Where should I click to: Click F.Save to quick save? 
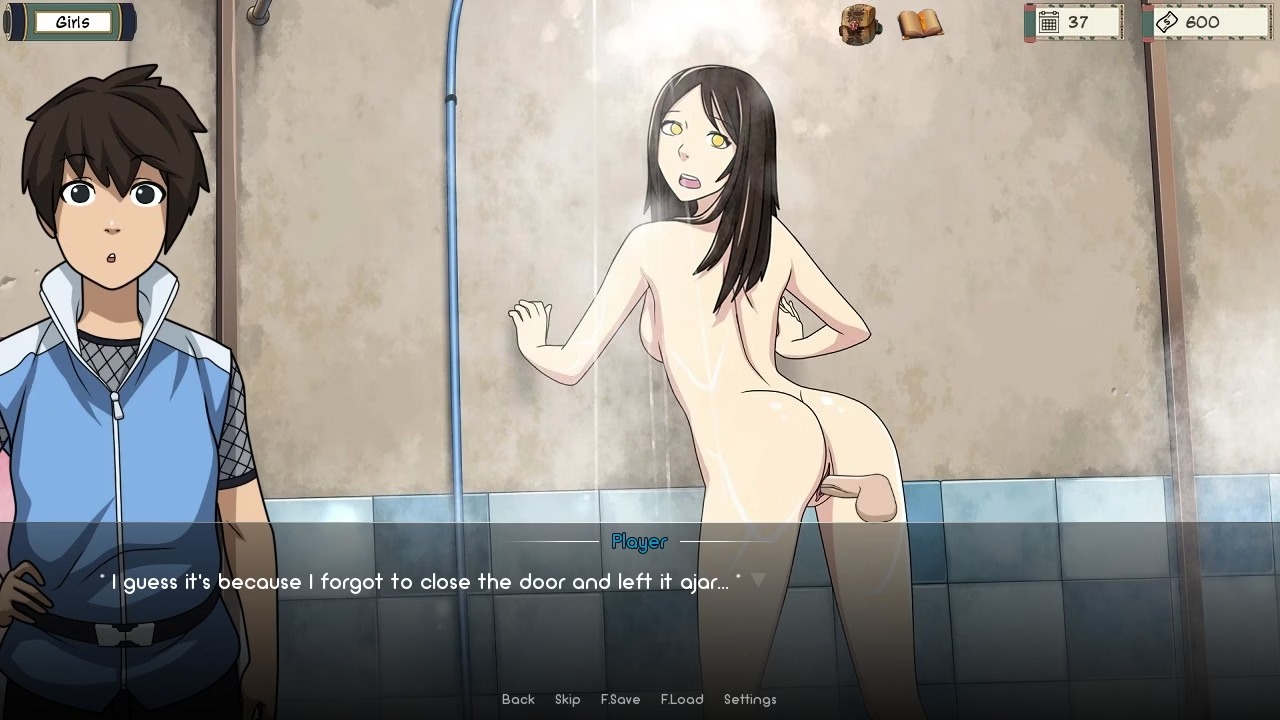620,700
